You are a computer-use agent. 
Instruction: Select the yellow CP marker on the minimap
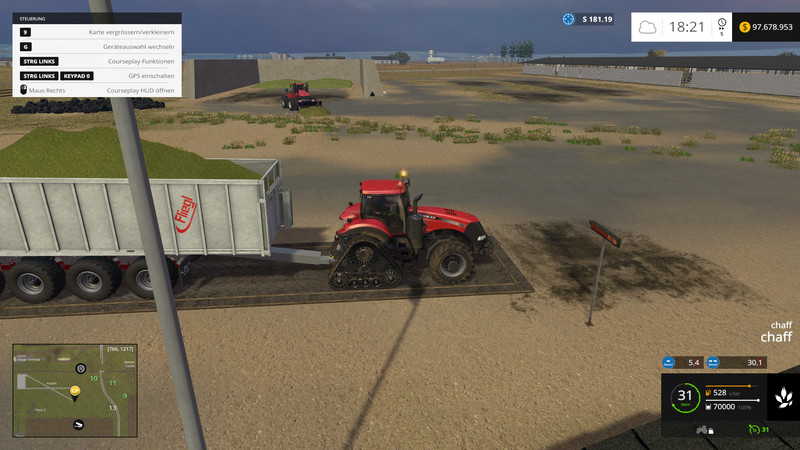point(75,390)
